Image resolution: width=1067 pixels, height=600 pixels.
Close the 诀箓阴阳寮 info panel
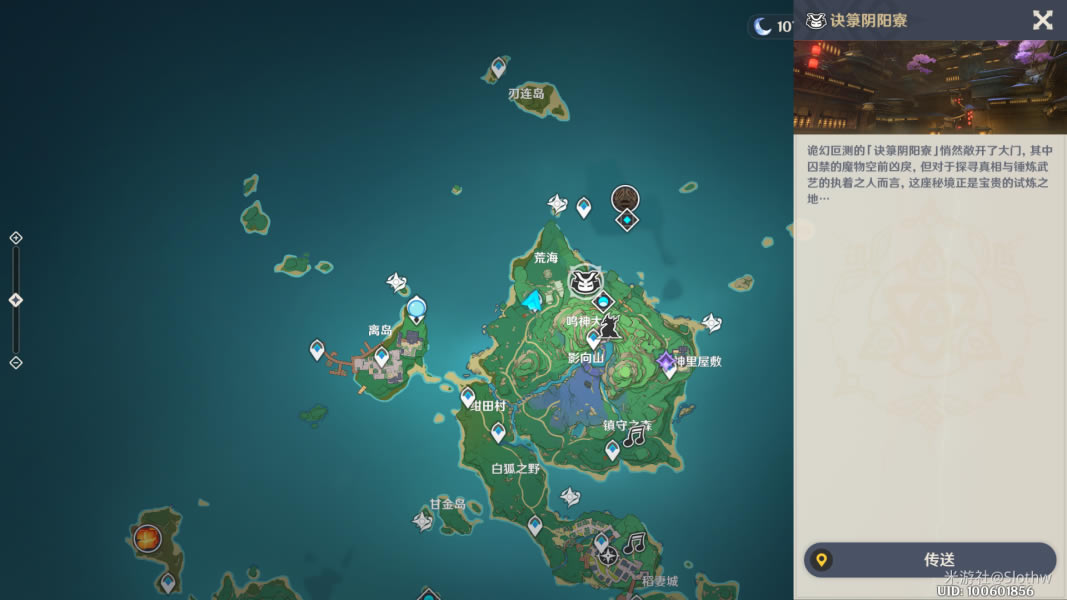coord(1042,20)
